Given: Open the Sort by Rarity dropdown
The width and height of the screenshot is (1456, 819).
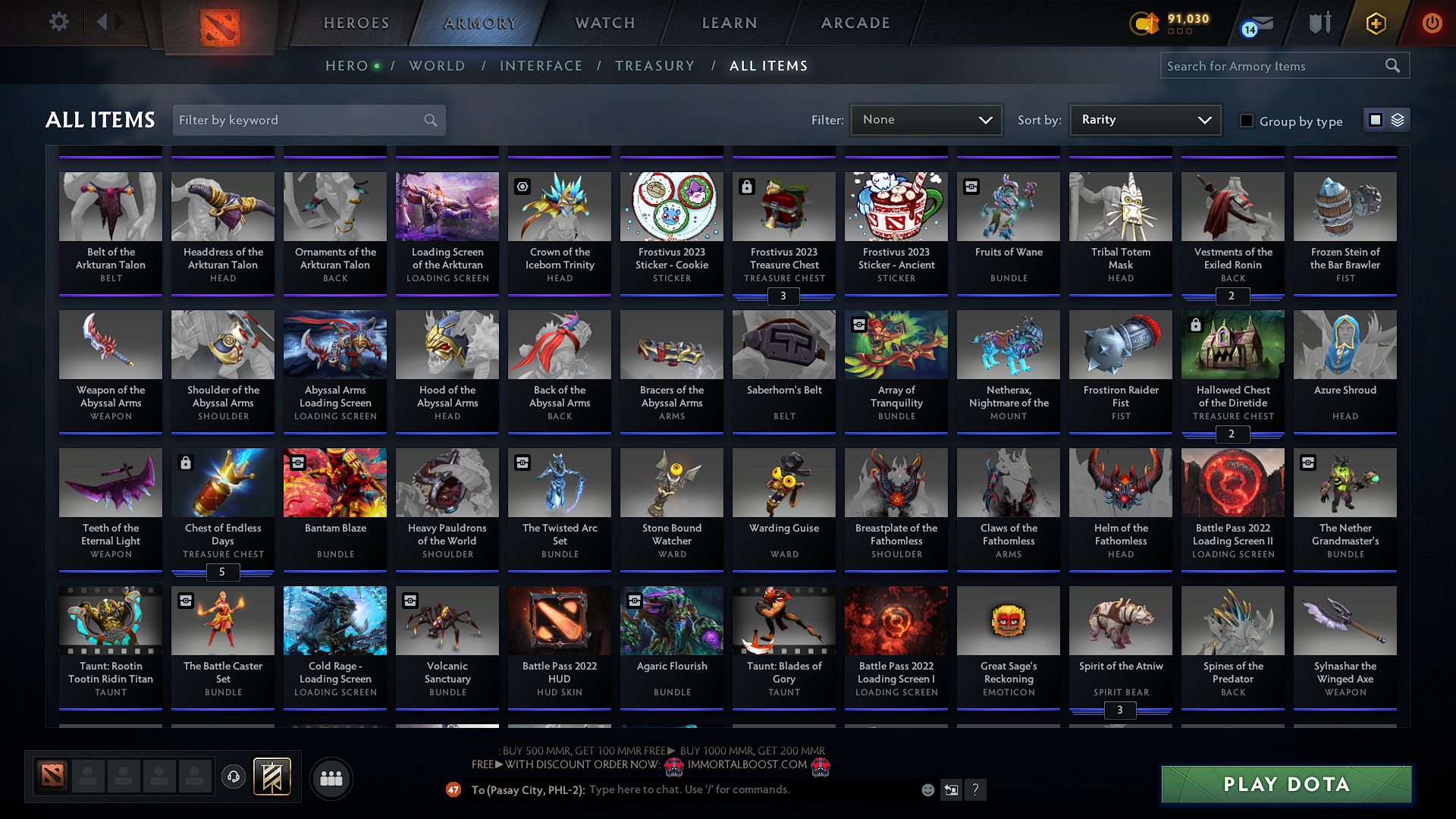Looking at the screenshot, I should pyautogui.click(x=1144, y=119).
